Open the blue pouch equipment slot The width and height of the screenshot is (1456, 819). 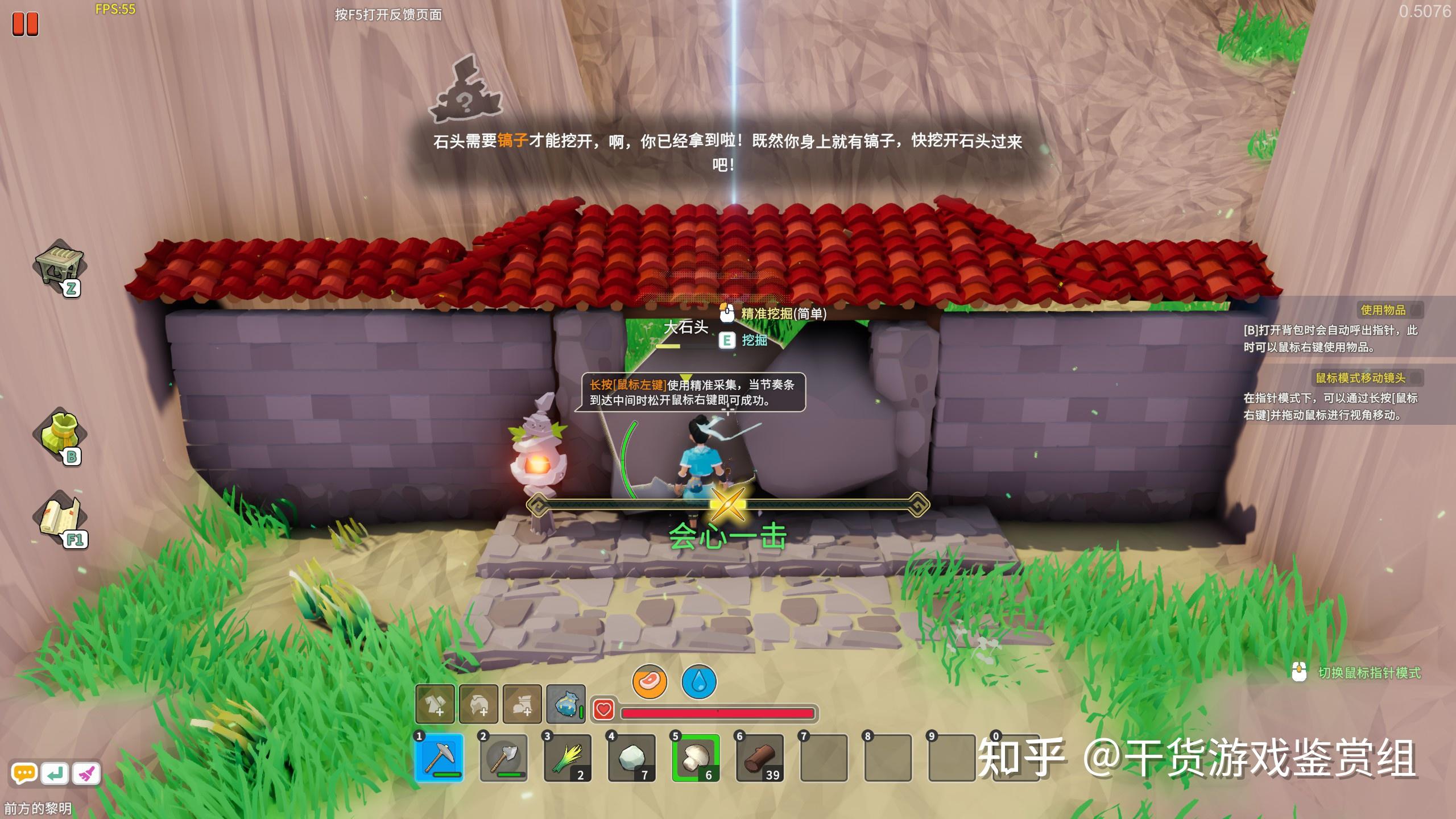566,704
